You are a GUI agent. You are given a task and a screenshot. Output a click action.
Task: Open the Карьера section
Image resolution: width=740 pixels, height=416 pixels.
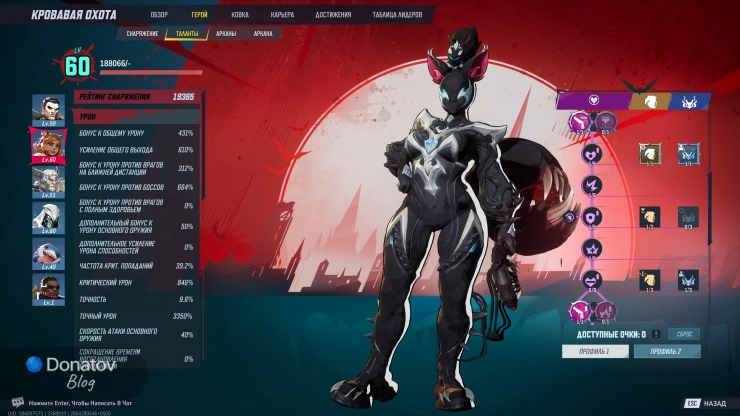coord(282,15)
